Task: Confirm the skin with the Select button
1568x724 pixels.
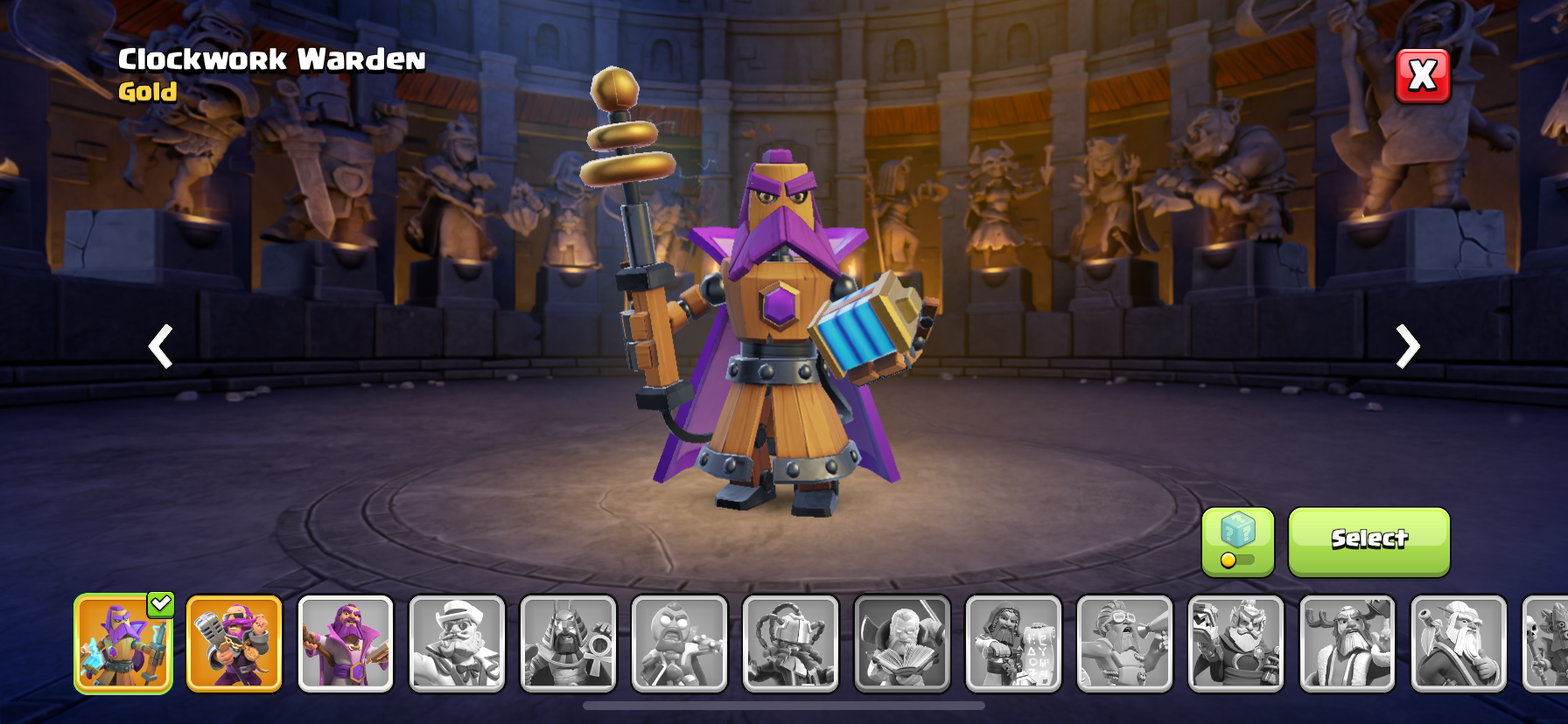Action: coord(1368,541)
